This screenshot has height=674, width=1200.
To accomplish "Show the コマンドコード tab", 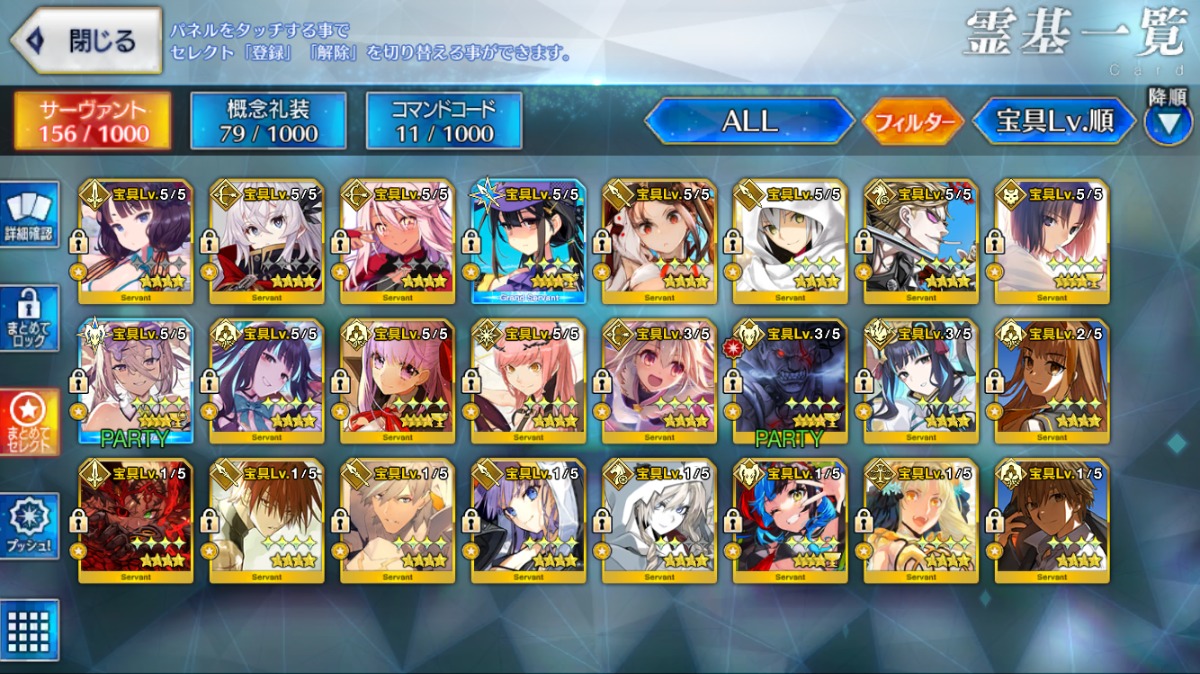I will coord(444,122).
